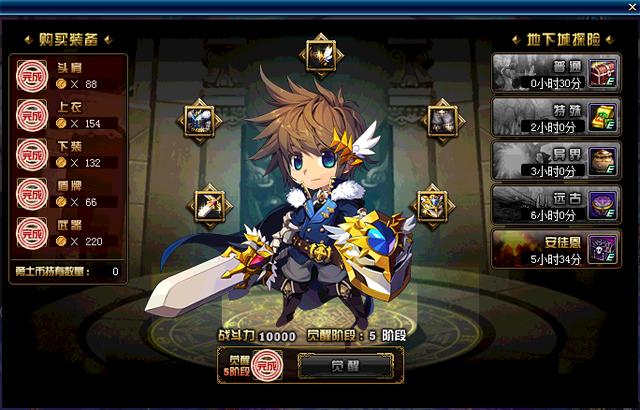Viewport: 640px width, 410px height.
Task: Open the upper-right dark armor equipment slot
Action: pos(441,120)
